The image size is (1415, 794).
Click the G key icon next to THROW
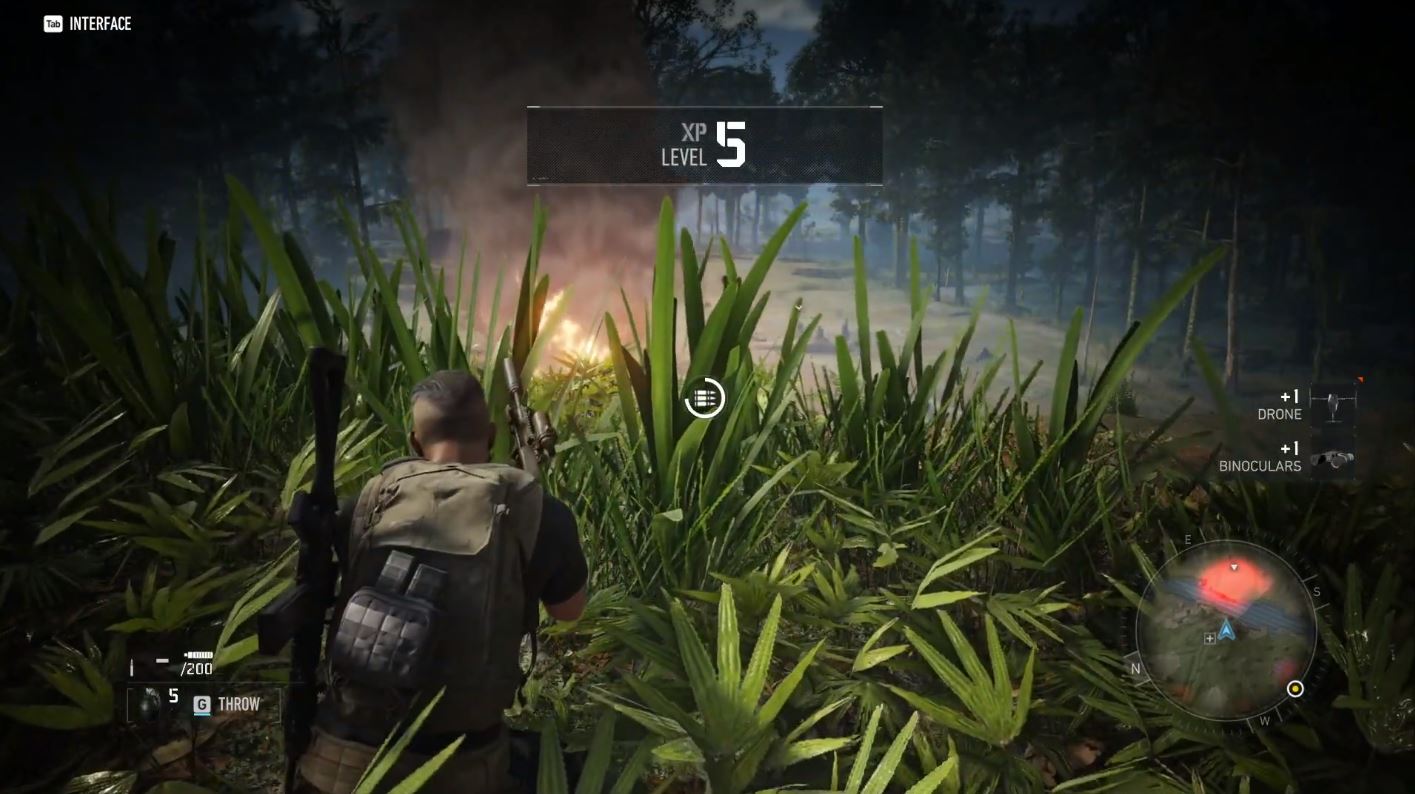coord(201,703)
